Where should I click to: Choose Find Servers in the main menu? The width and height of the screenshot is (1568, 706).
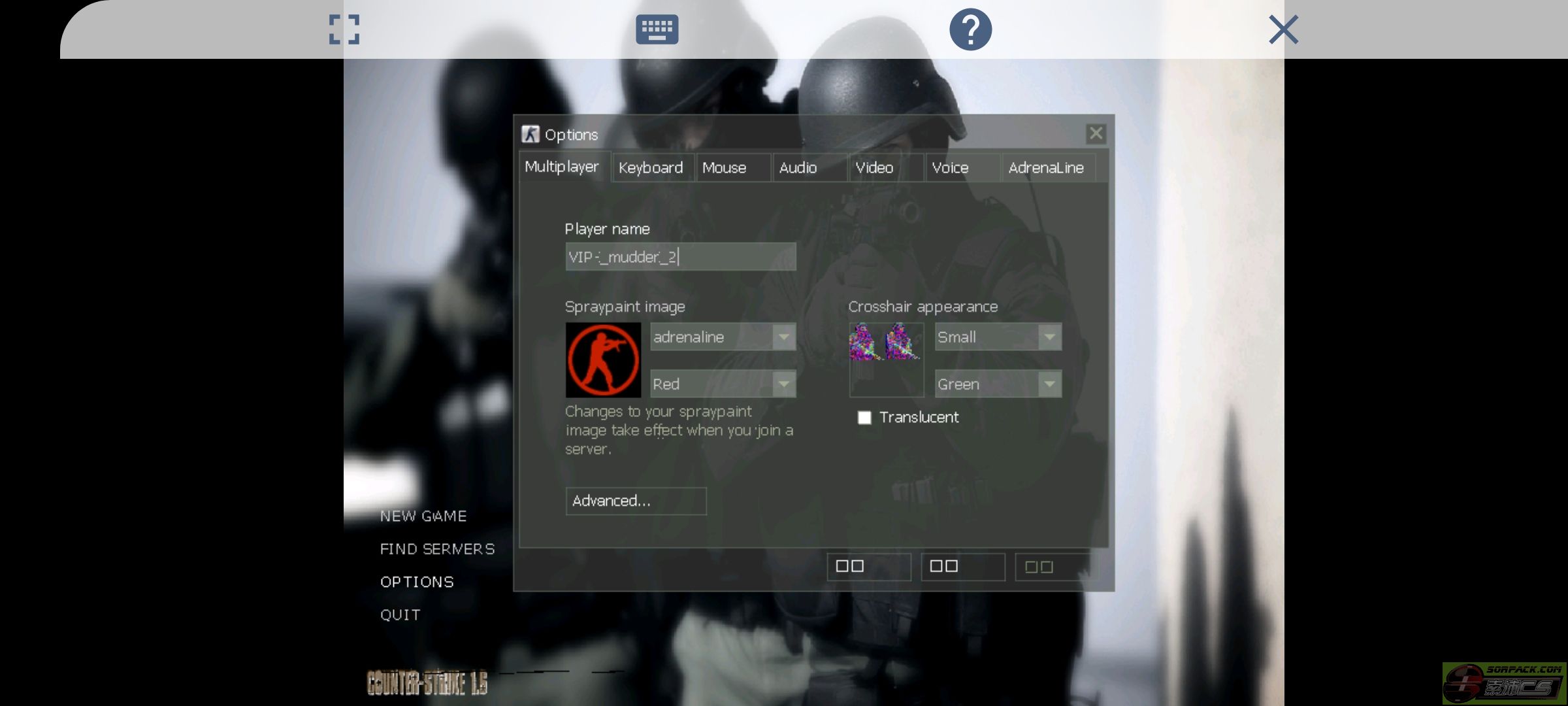tap(437, 549)
